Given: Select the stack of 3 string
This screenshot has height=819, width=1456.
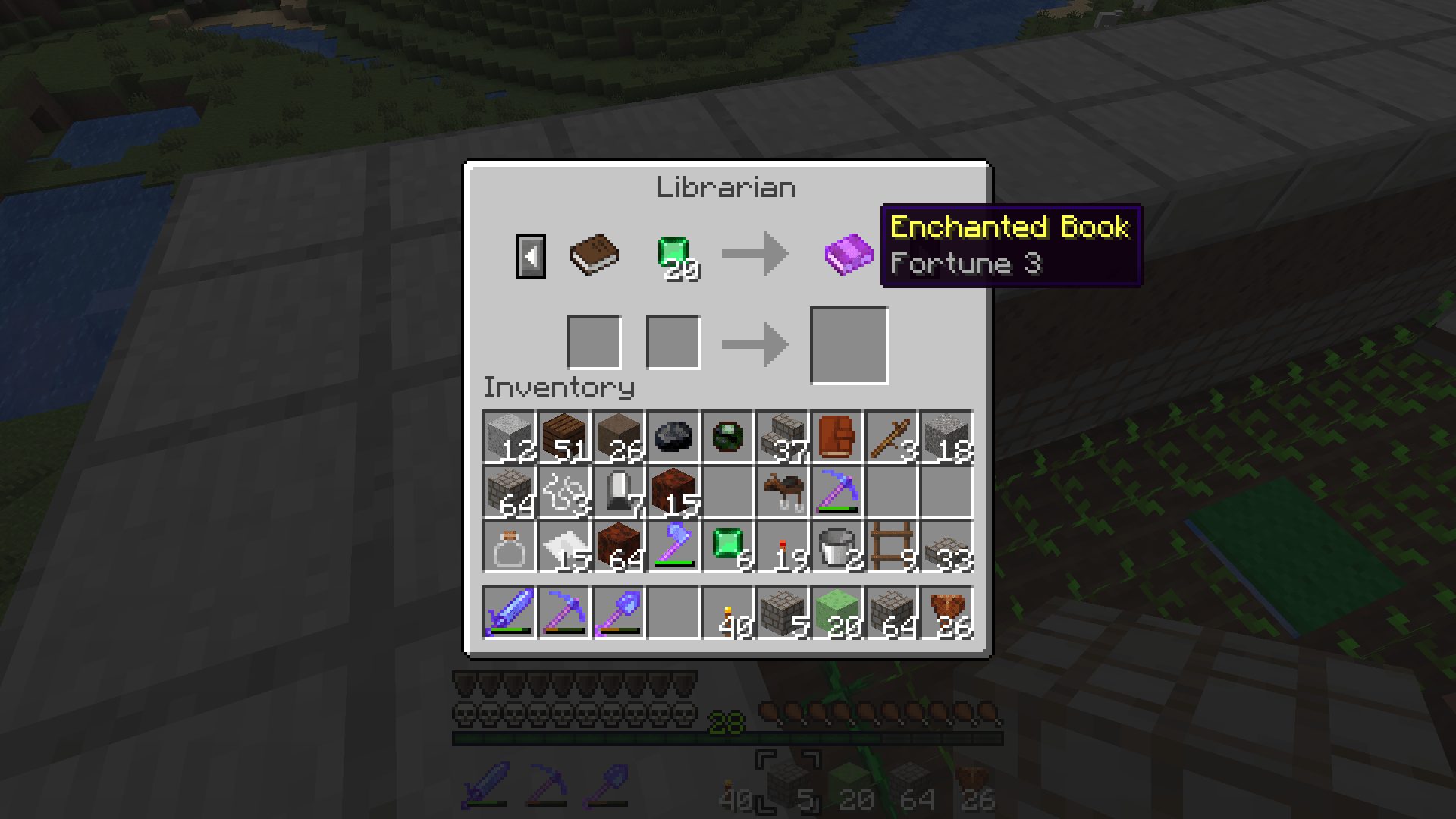Looking at the screenshot, I should point(563,491).
